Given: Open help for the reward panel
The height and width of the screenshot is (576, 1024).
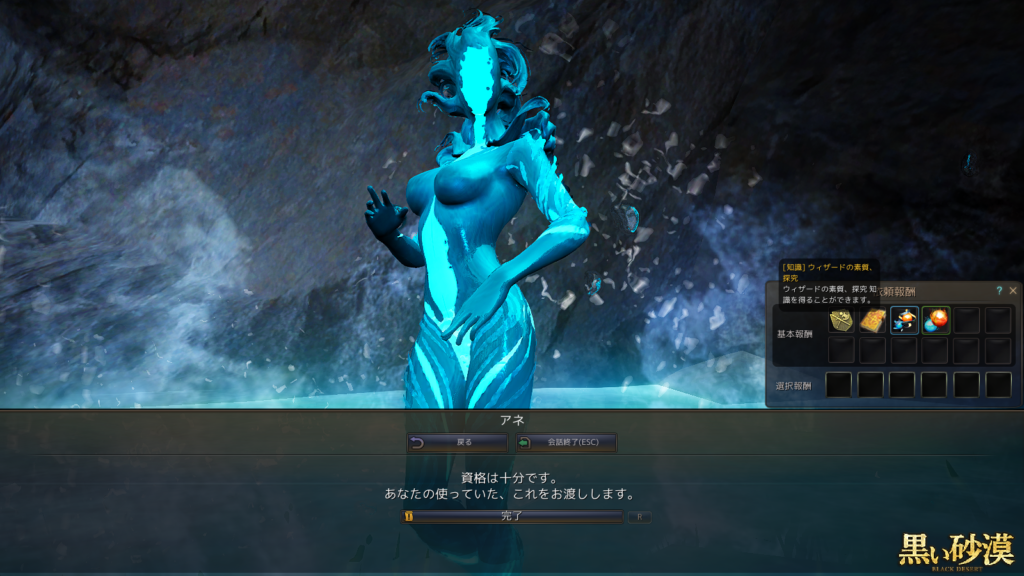Looking at the screenshot, I should (x=999, y=291).
